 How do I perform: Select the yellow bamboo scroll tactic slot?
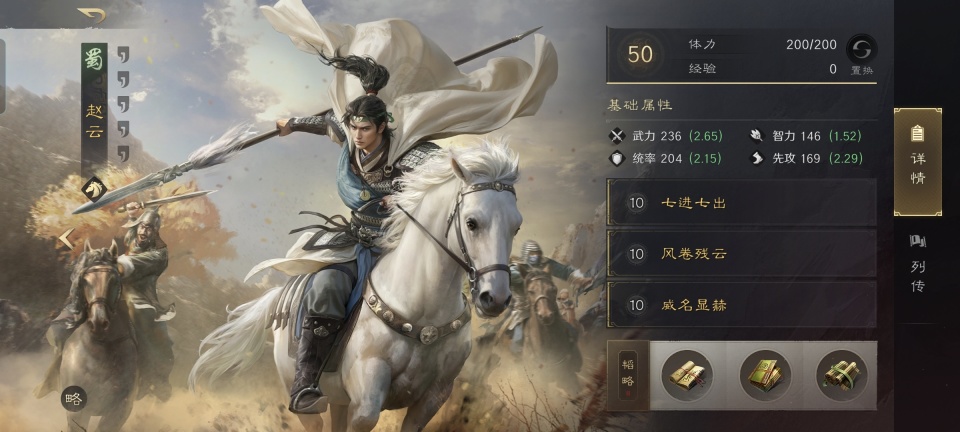point(687,375)
